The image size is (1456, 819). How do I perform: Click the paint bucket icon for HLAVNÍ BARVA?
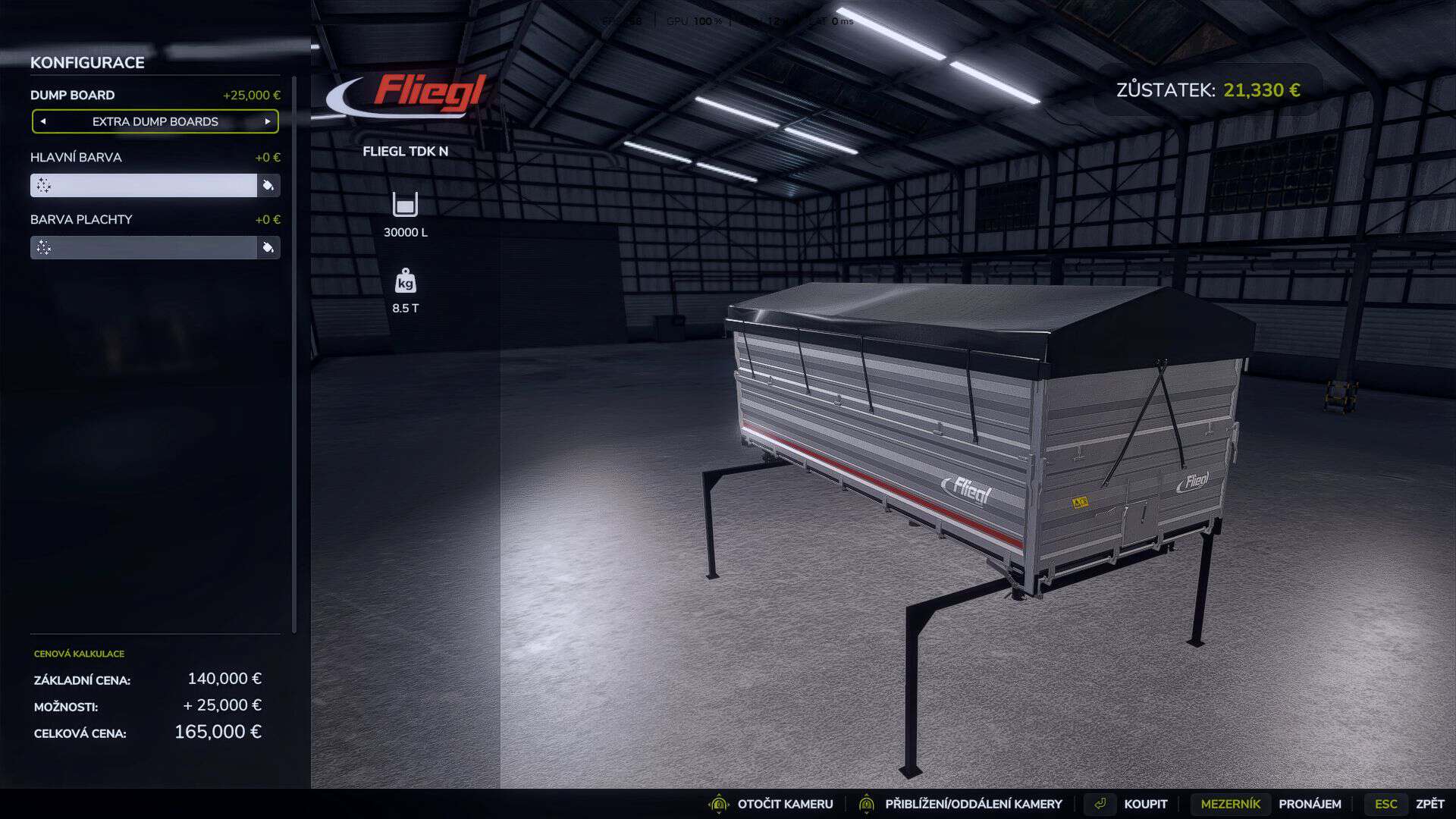click(x=268, y=185)
